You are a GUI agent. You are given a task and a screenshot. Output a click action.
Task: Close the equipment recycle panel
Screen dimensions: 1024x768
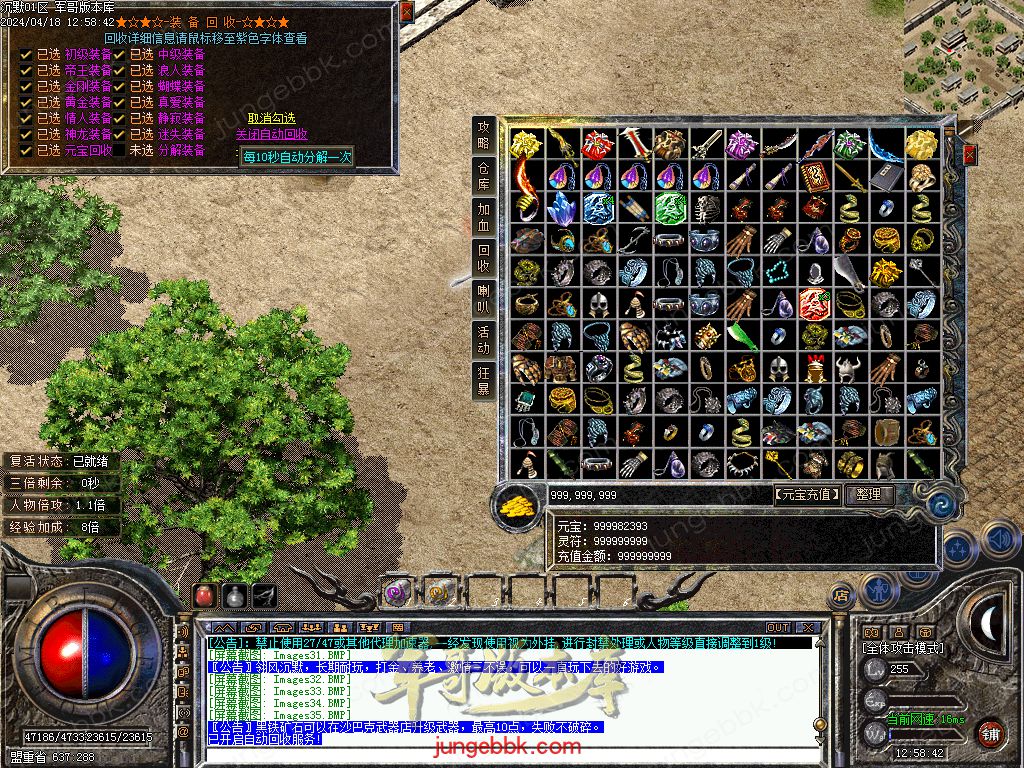tap(406, 11)
